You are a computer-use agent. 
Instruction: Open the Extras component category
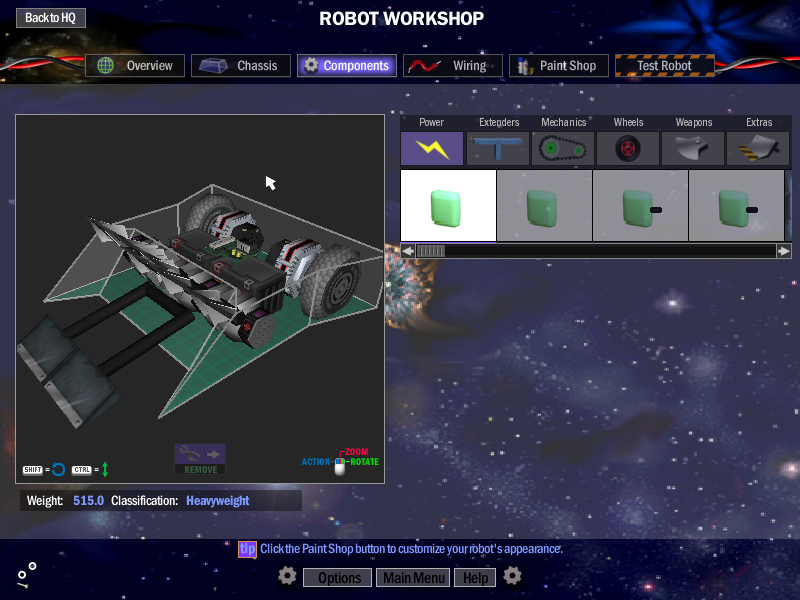point(758,148)
